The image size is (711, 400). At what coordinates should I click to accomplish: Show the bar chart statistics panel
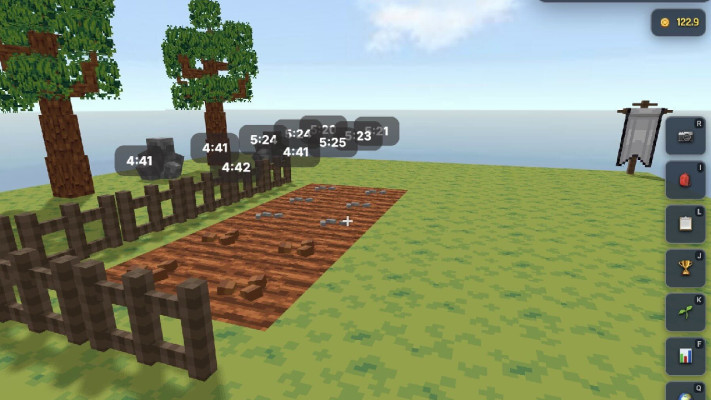pyautogui.click(x=686, y=356)
